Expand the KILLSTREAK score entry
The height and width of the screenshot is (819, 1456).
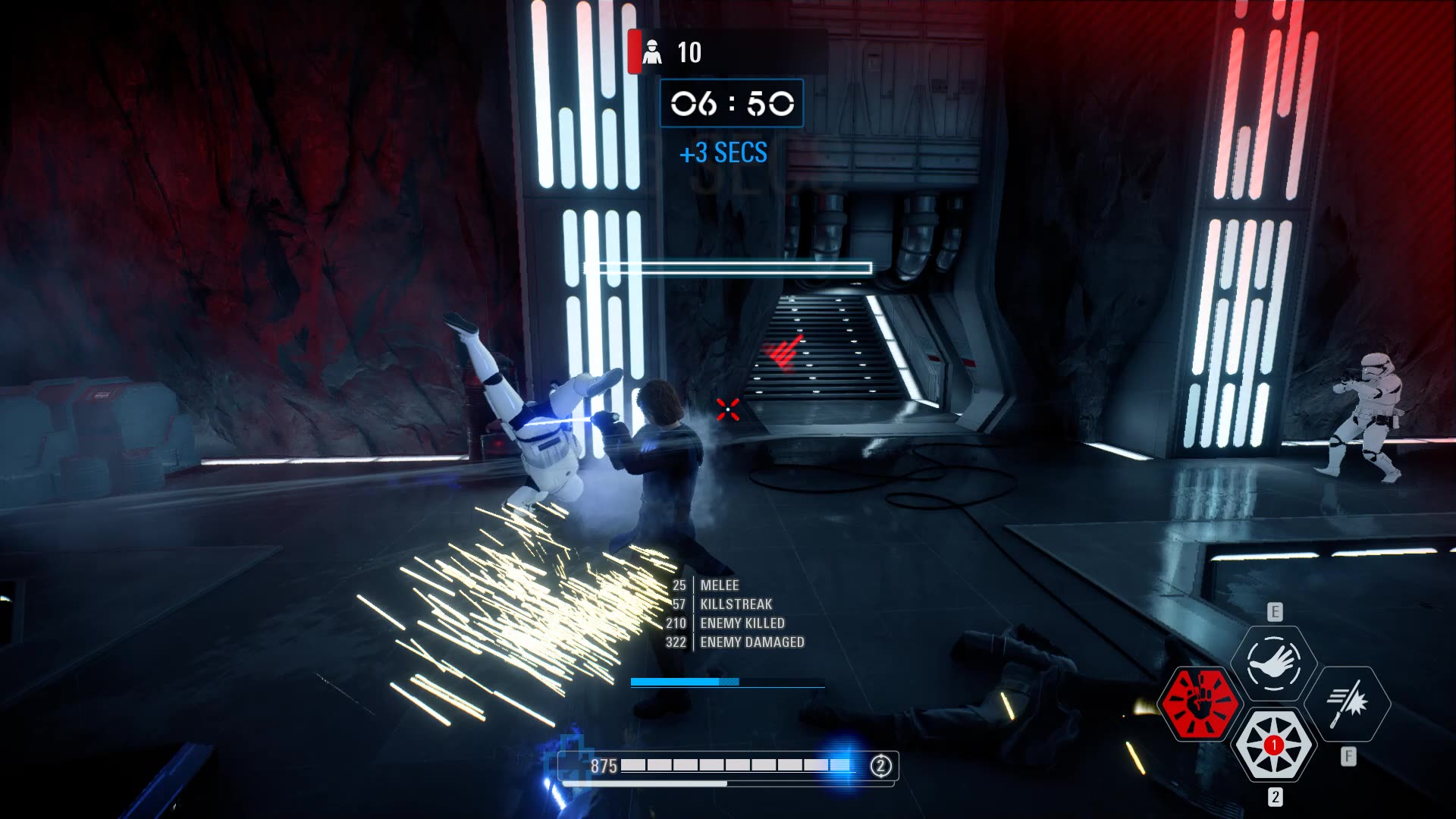(736, 604)
